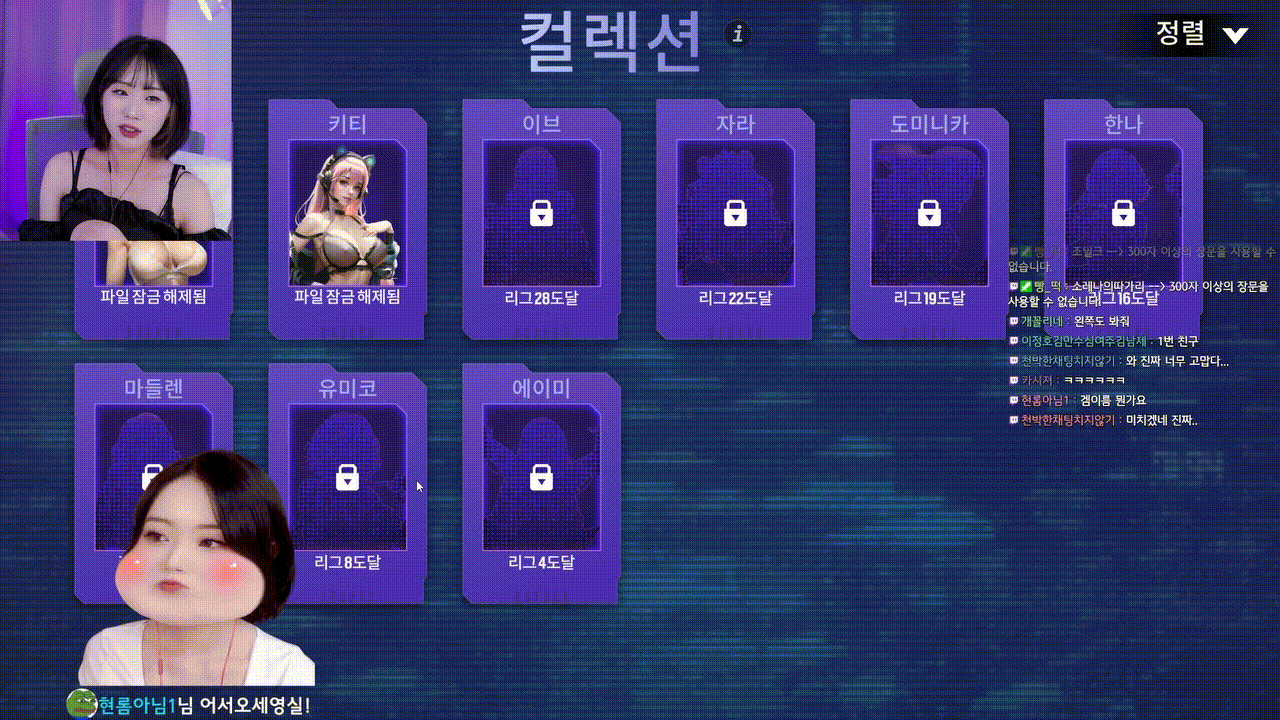Click the 리그4도달 progress label on 에이미
1280x720 pixels.
tap(541, 563)
